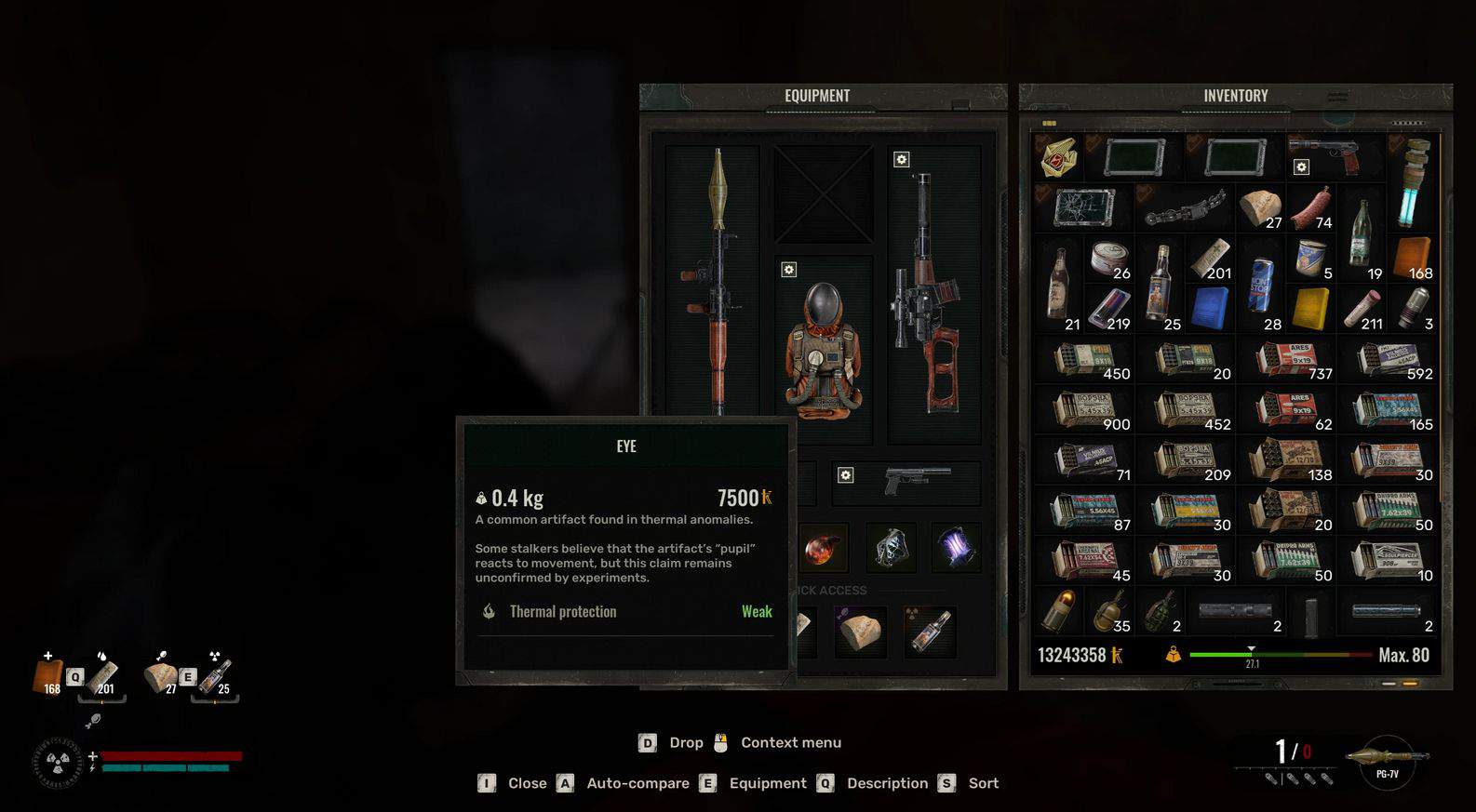Pick the bread loaf in quick access

(861, 632)
